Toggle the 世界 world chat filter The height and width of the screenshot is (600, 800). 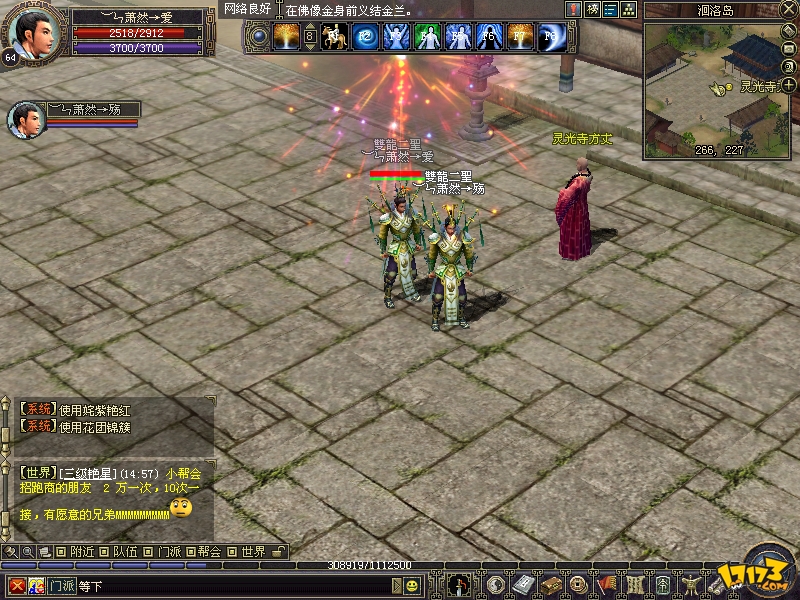(246, 551)
